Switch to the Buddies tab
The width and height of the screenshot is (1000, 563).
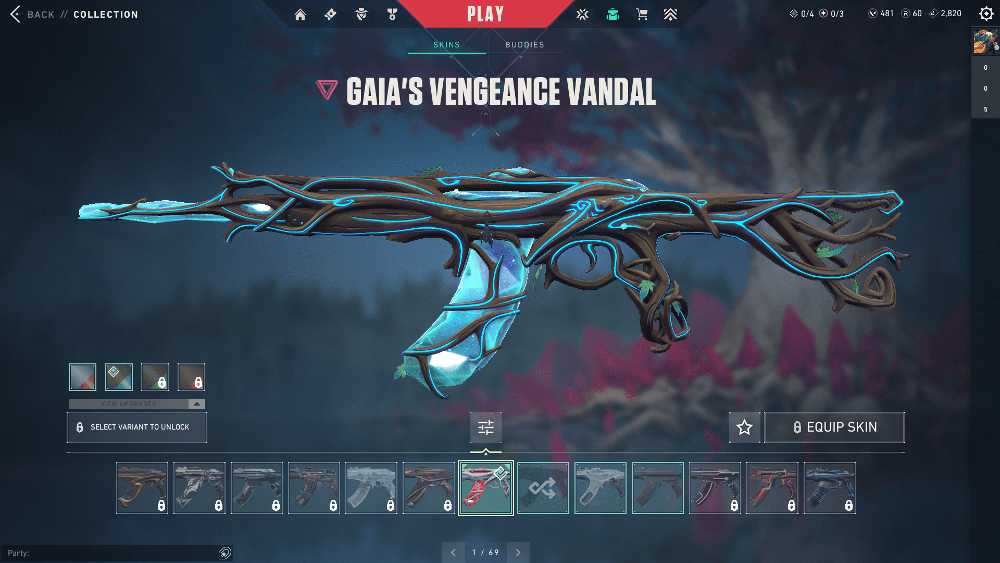click(524, 45)
